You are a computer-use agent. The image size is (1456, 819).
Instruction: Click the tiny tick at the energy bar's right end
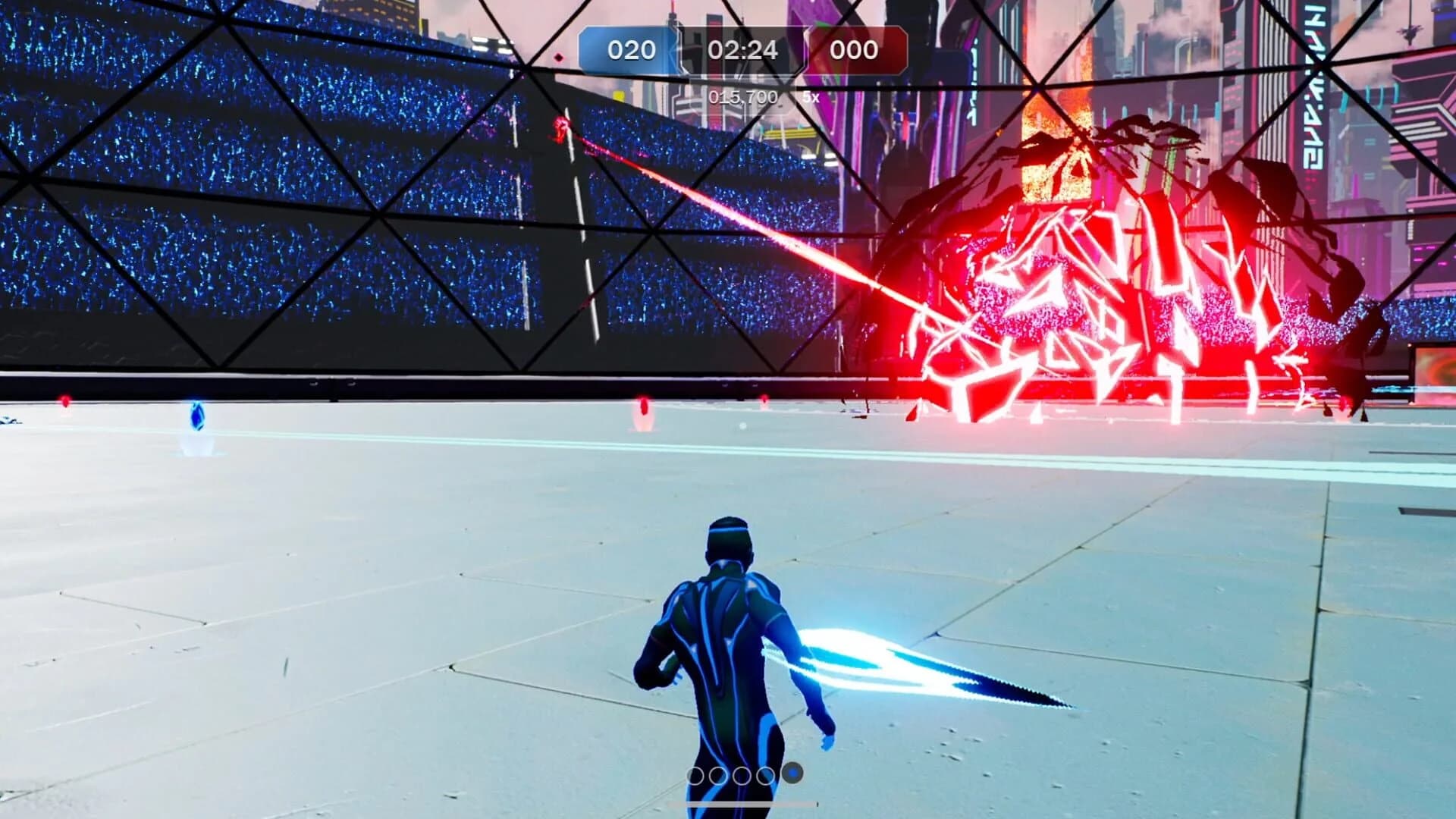click(x=818, y=804)
